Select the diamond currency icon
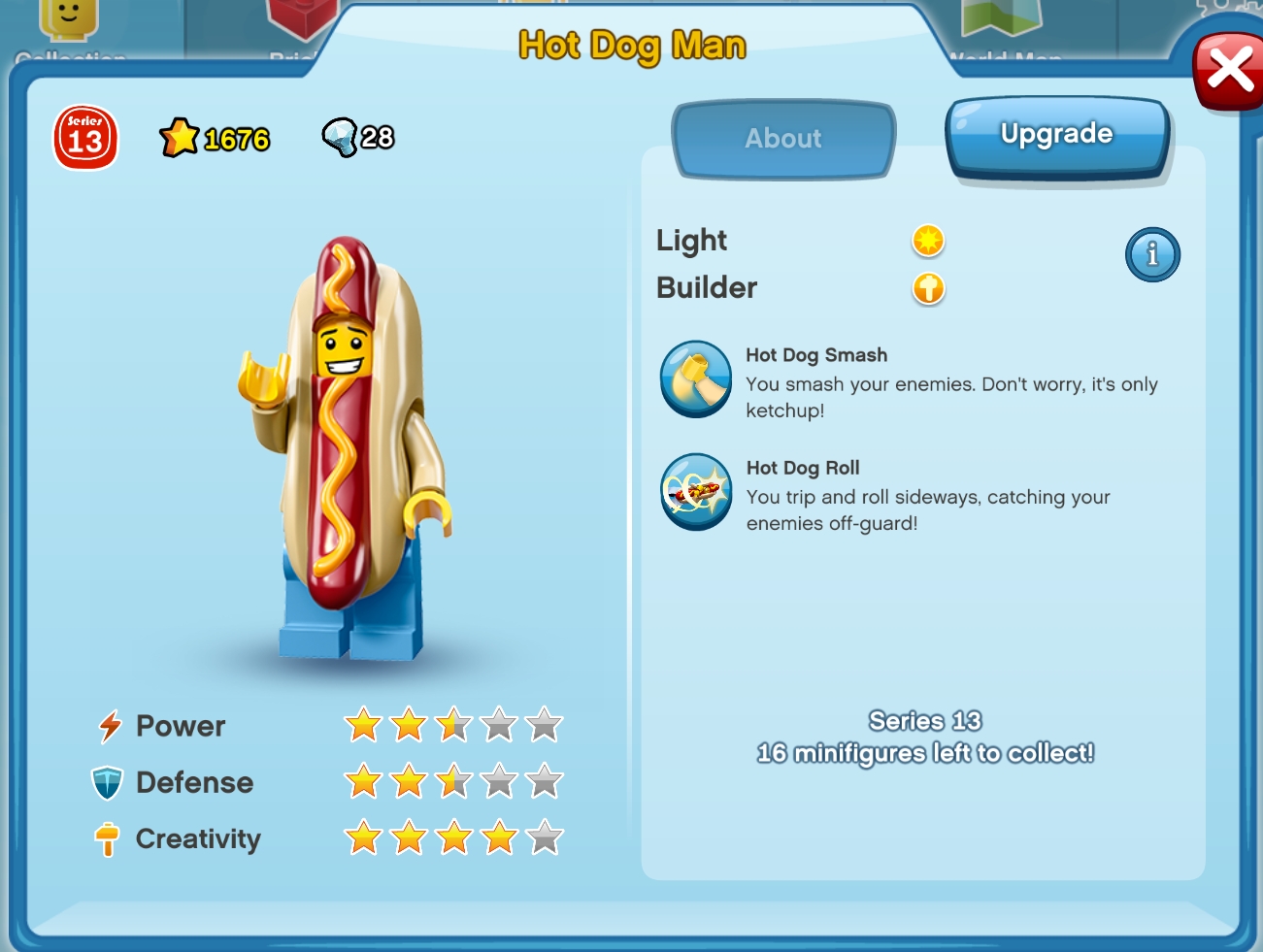The width and height of the screenshot is (1263, 952). pyautogui.click(x=342, y=136)
